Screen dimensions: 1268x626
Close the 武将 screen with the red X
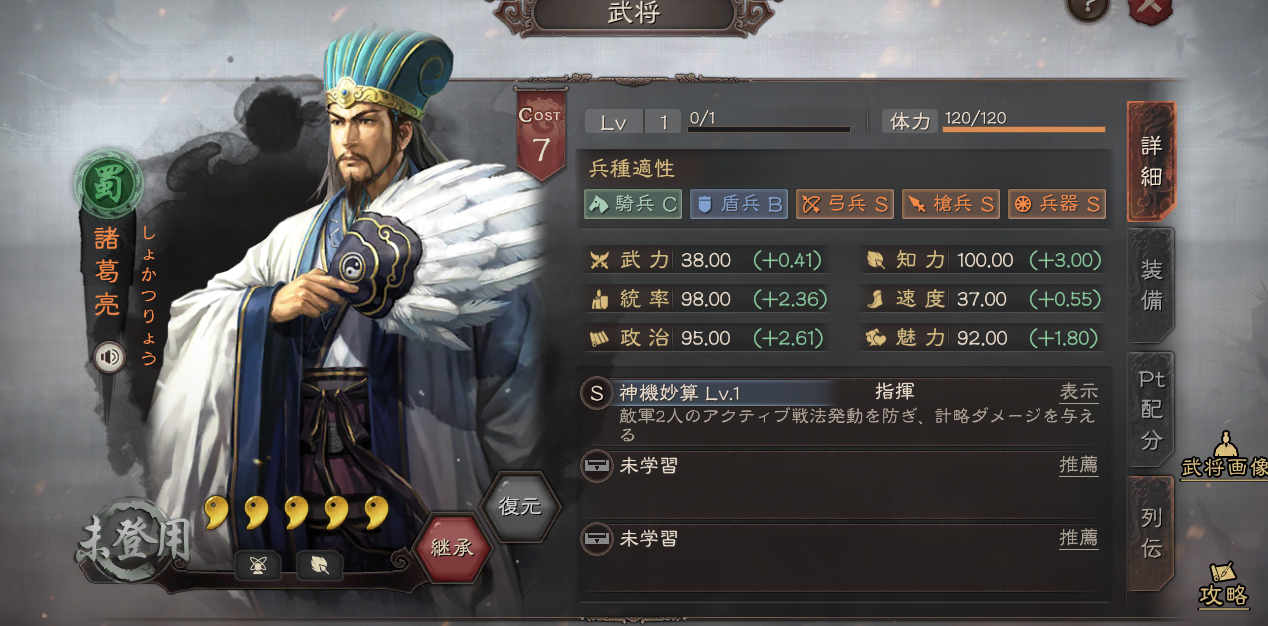click(1150, 8)
